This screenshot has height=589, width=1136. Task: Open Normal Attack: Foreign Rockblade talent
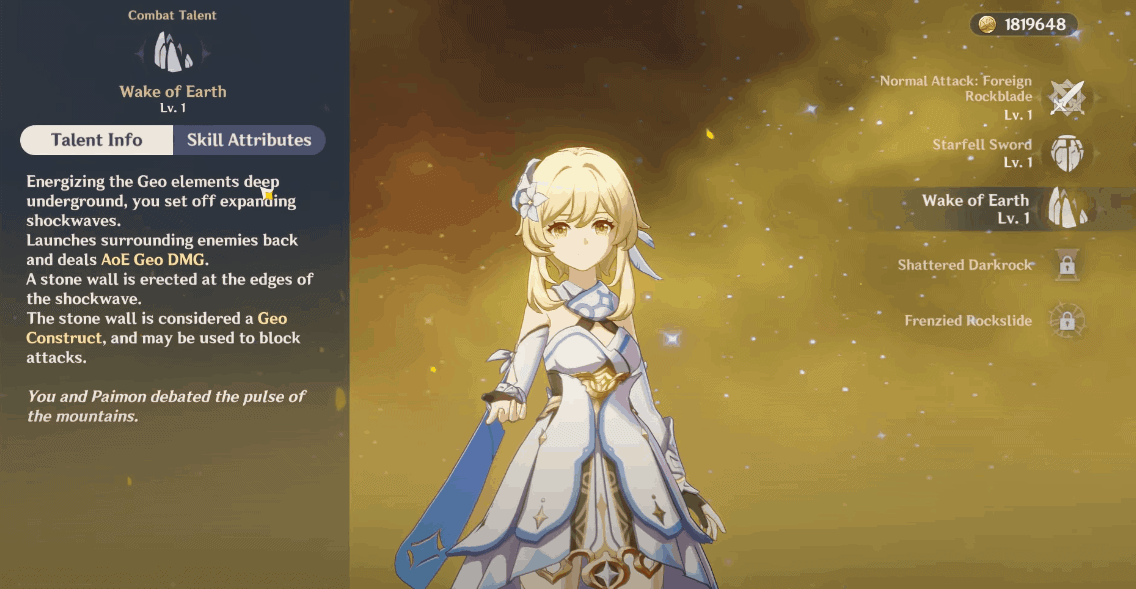pos(1067,97)
